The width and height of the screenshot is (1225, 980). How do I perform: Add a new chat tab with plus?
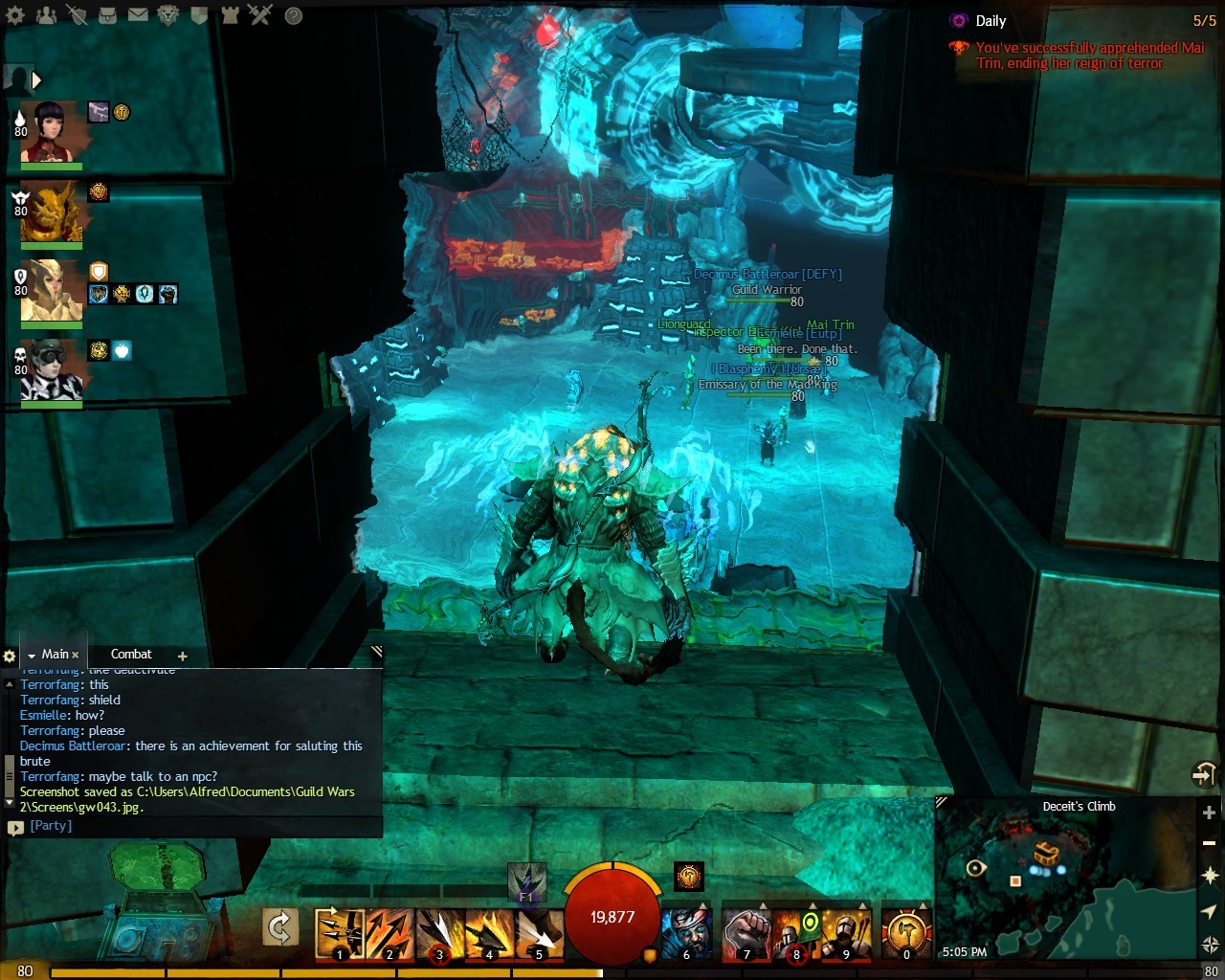coord(183,656)
